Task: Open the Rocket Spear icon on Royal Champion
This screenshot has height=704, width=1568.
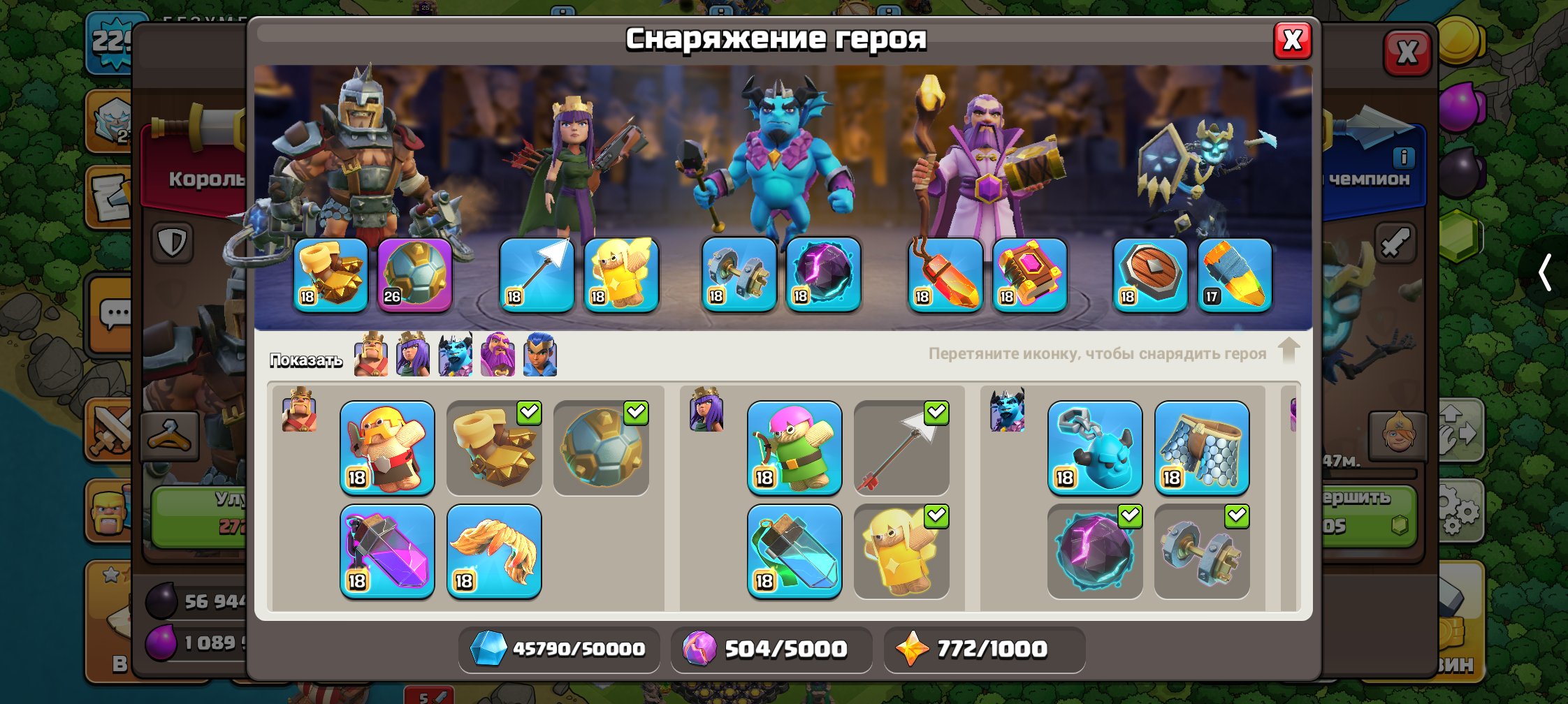Action: point(1233,274)
